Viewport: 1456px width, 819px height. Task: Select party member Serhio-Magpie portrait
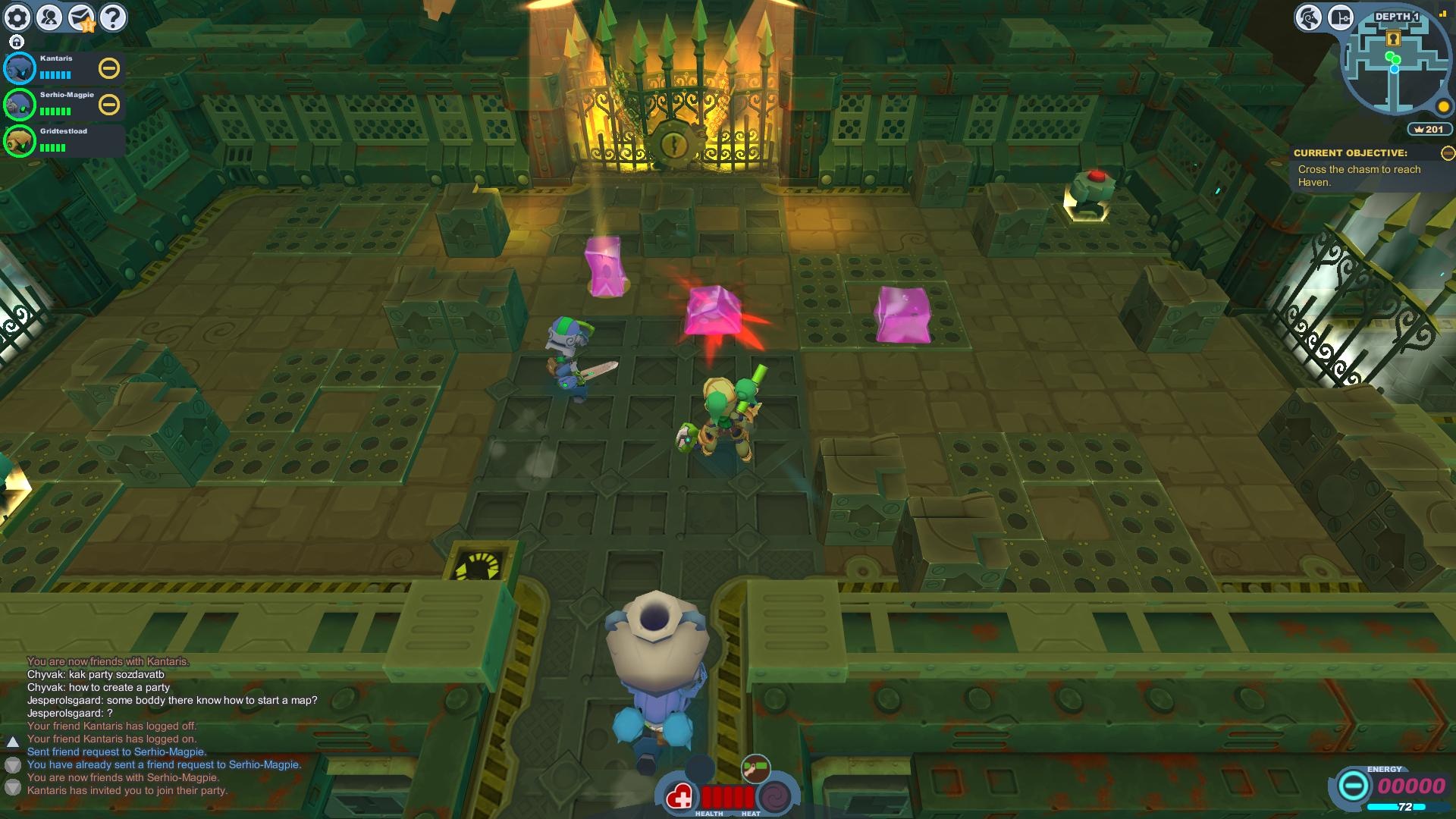coord(20,105)
